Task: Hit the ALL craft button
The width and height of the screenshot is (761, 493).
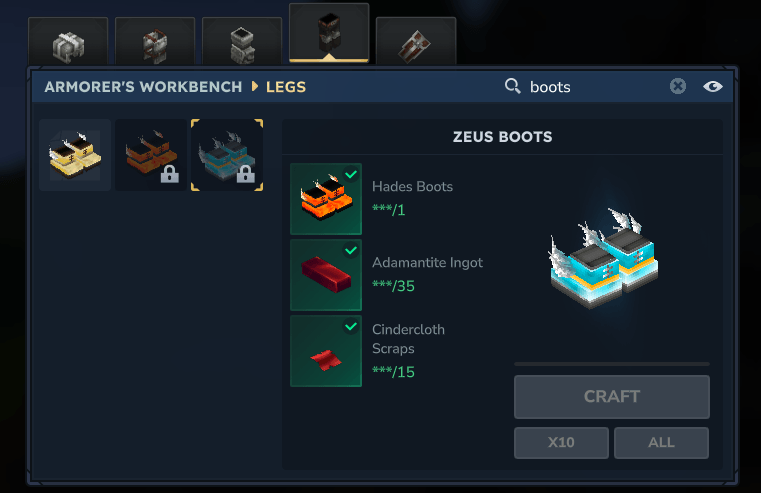Action: click(661, 442)
